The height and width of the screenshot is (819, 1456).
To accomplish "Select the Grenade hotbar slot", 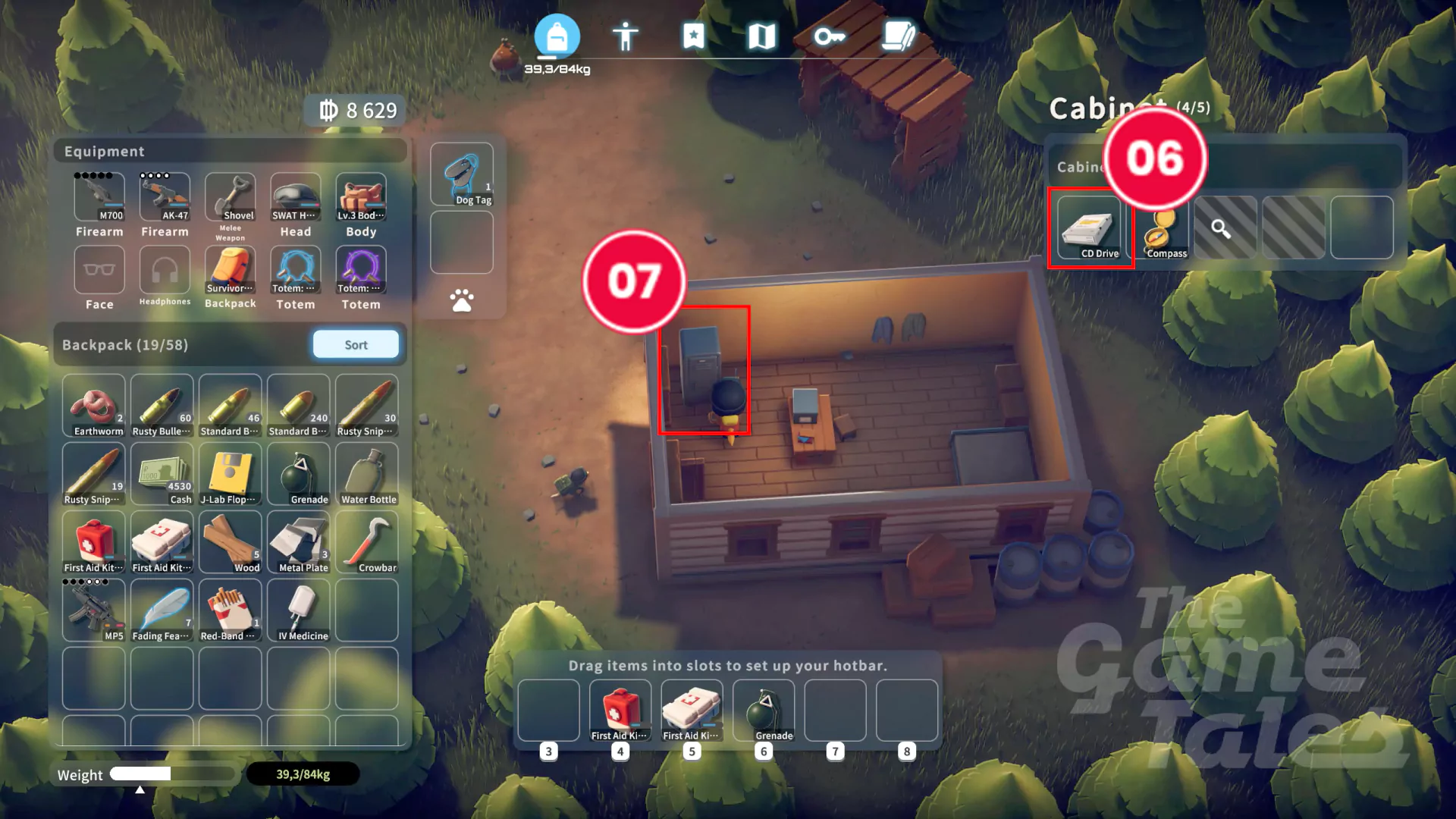I will tap(764, 711).
